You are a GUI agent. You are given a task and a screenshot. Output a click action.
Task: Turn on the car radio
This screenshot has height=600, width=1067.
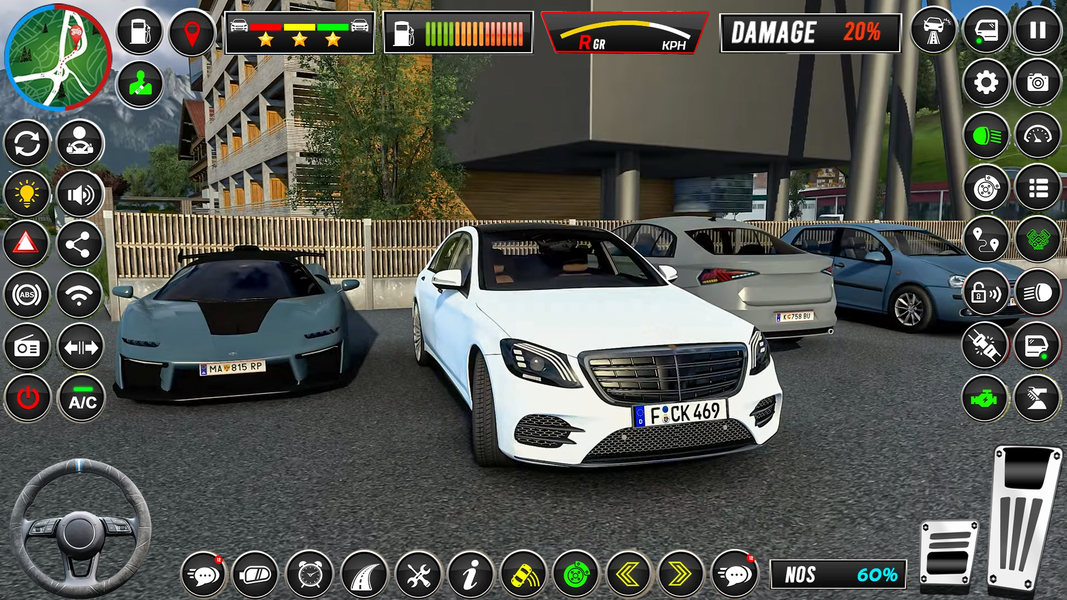[27, 346]
